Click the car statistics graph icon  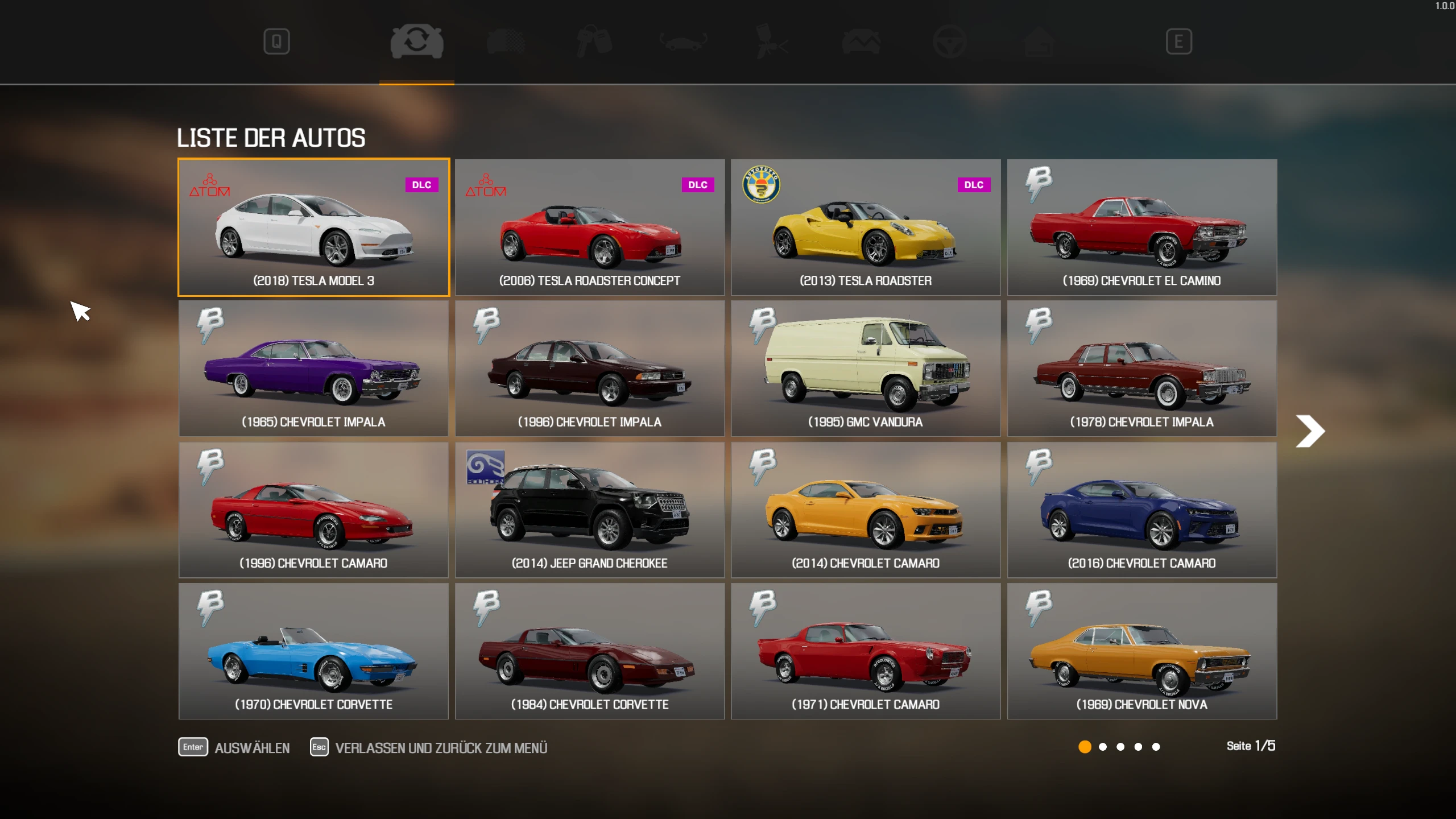point(861,41)
